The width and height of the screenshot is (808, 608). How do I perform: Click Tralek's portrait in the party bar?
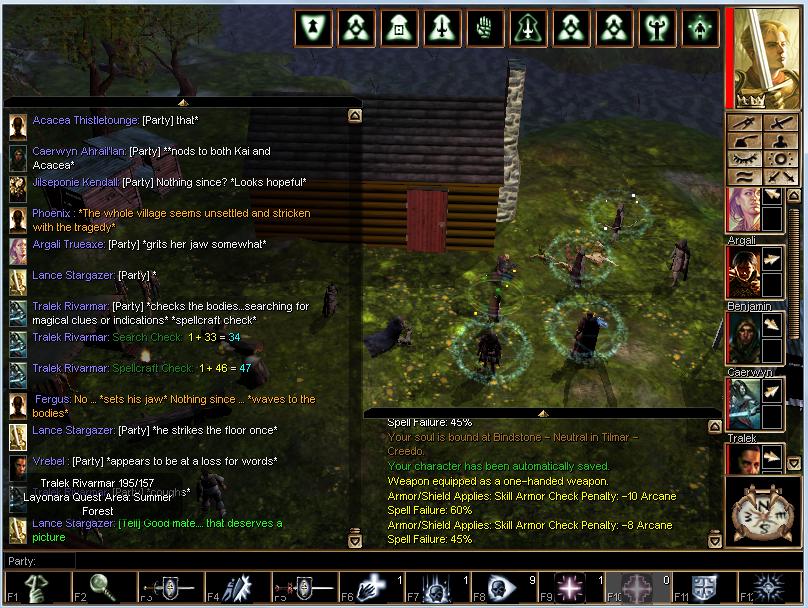(743, 403)
